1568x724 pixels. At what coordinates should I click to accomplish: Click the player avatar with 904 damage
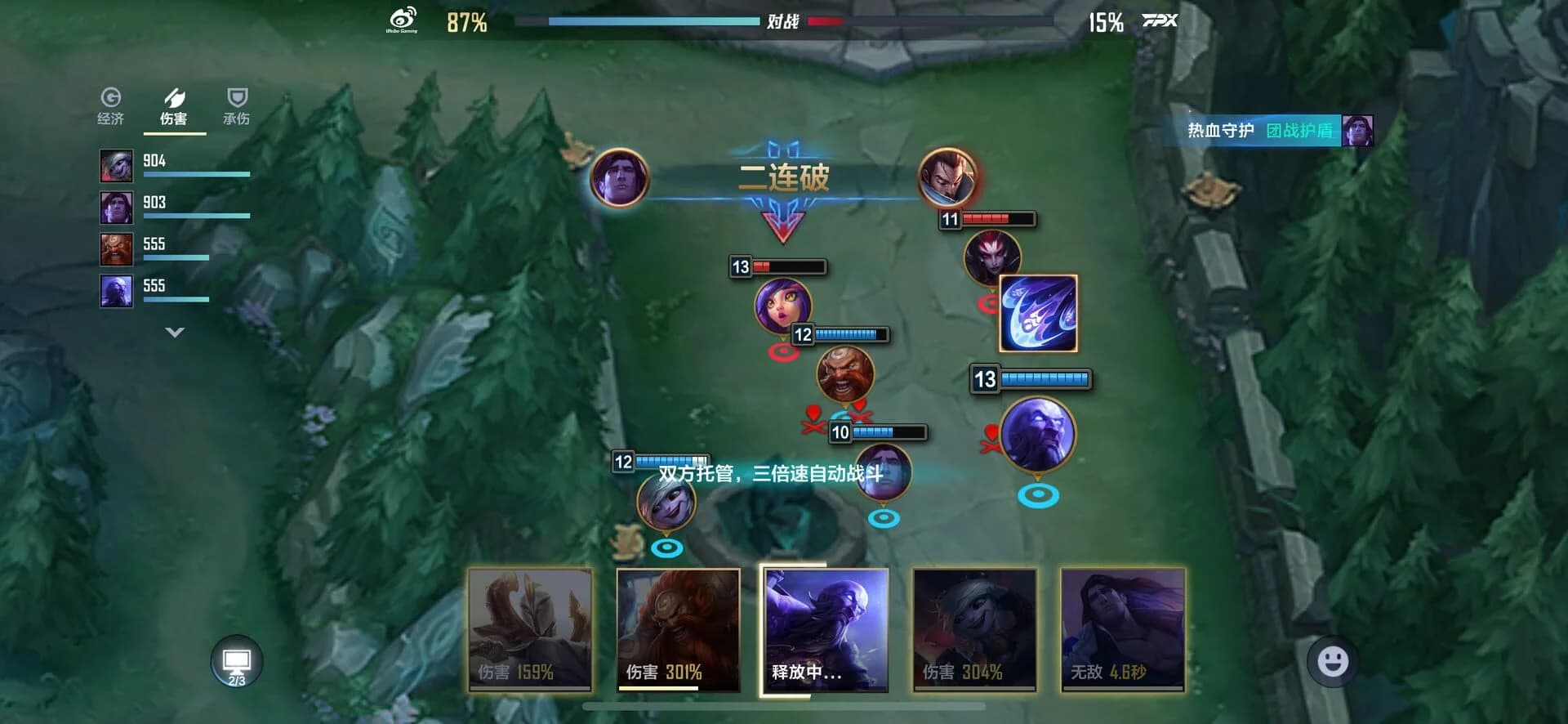pyautogui.click(x=114, y=165)
